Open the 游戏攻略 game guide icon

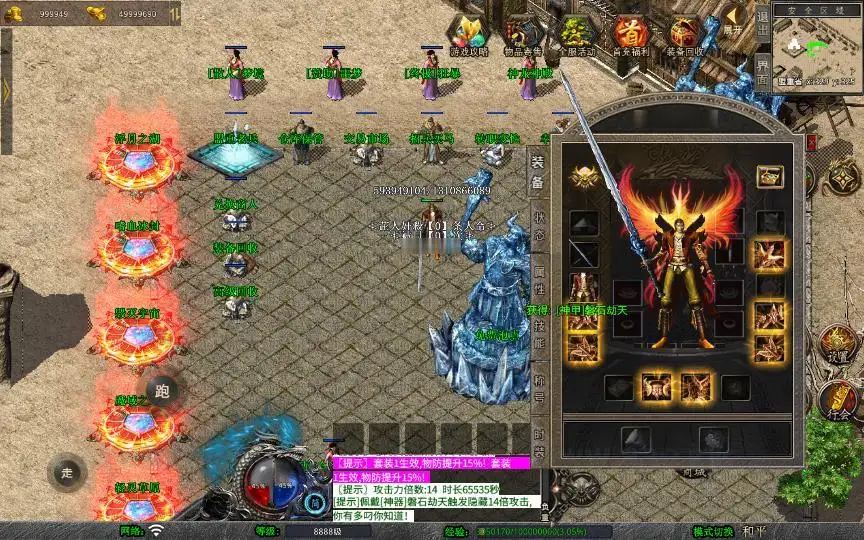[467, 36]
